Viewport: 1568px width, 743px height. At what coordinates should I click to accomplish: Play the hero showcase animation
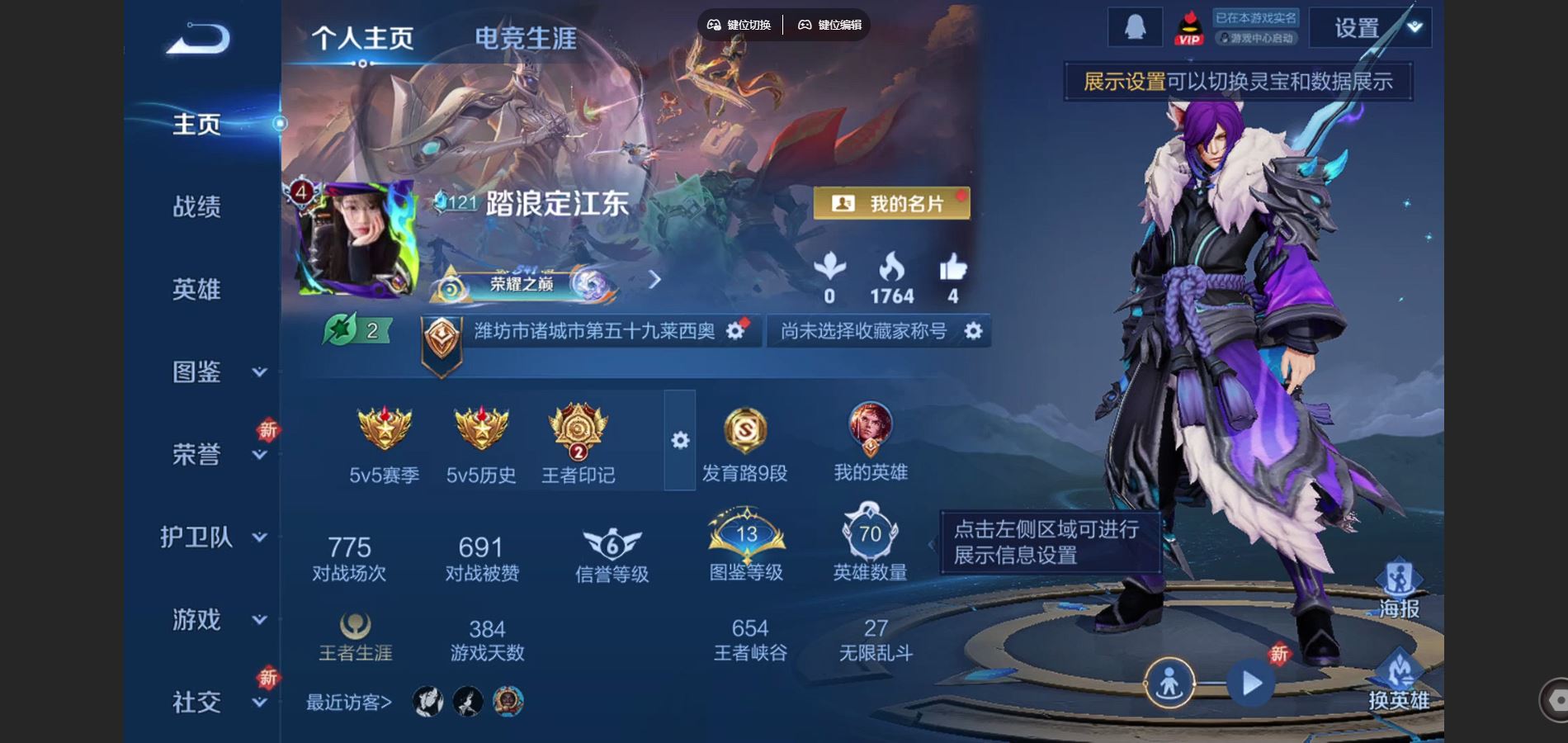tap(1251, 684)
